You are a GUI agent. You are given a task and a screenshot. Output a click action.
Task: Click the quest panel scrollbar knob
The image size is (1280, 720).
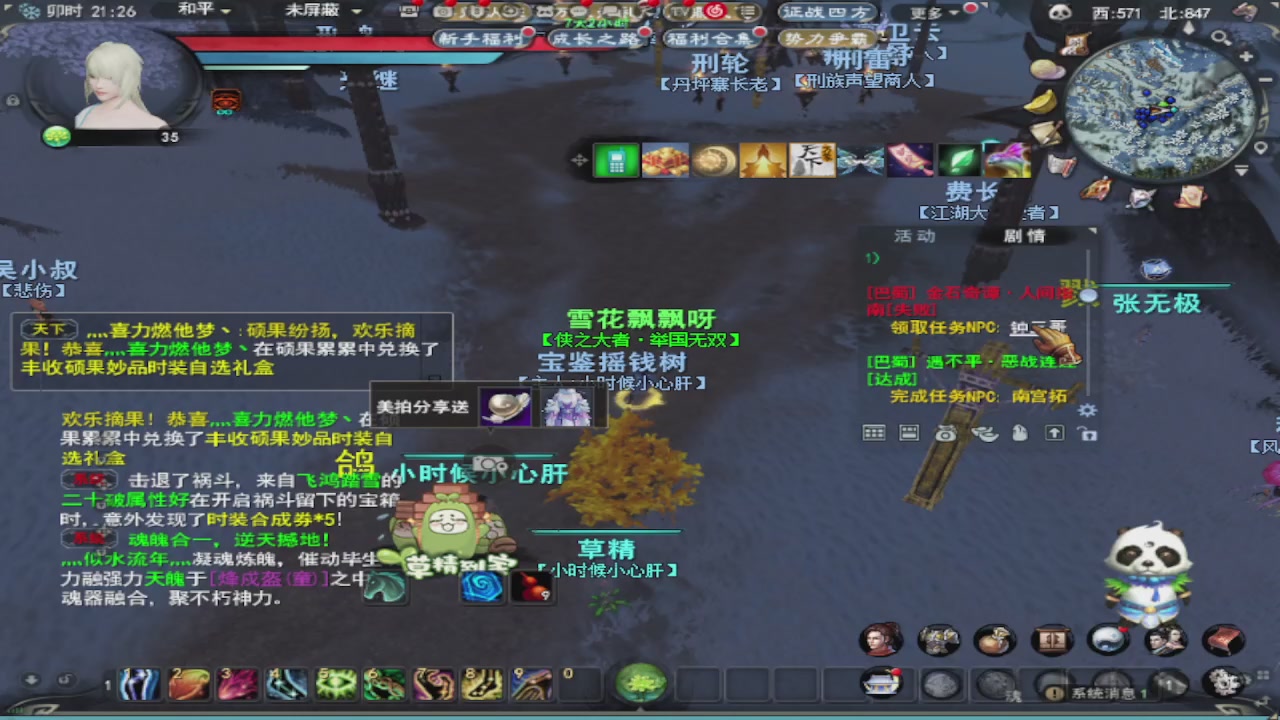(1088, 296)
